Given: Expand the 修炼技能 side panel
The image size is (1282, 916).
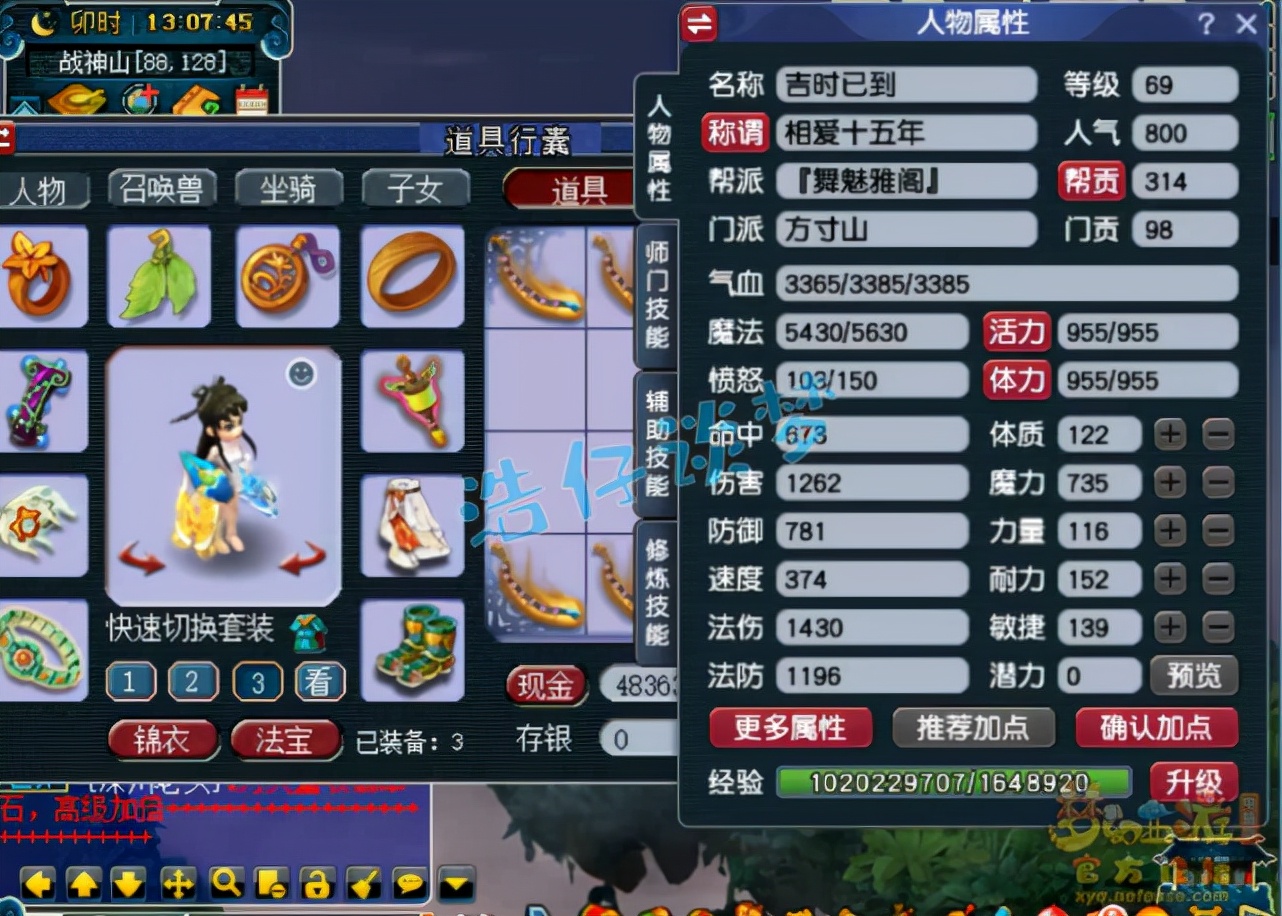Looking at the screenshot, I should coord(655,590).
